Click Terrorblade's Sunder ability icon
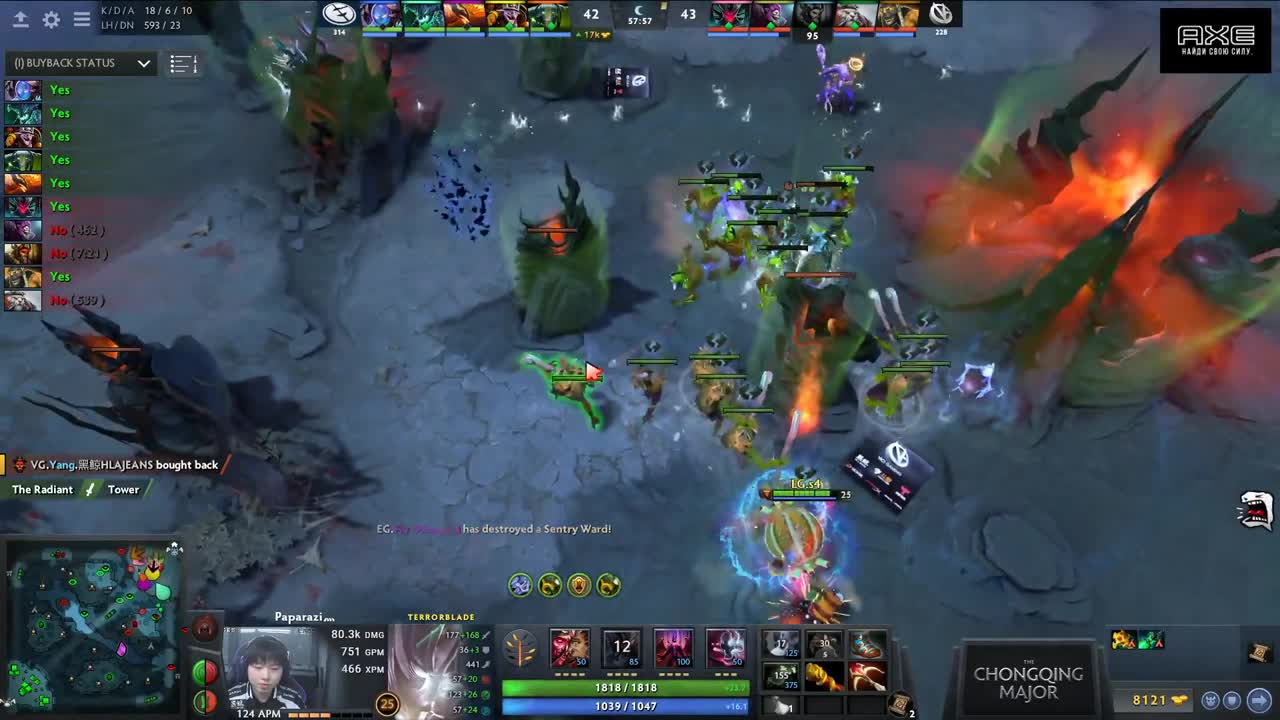The width and height of the screenshot is (1280, 720). point(726,646)
